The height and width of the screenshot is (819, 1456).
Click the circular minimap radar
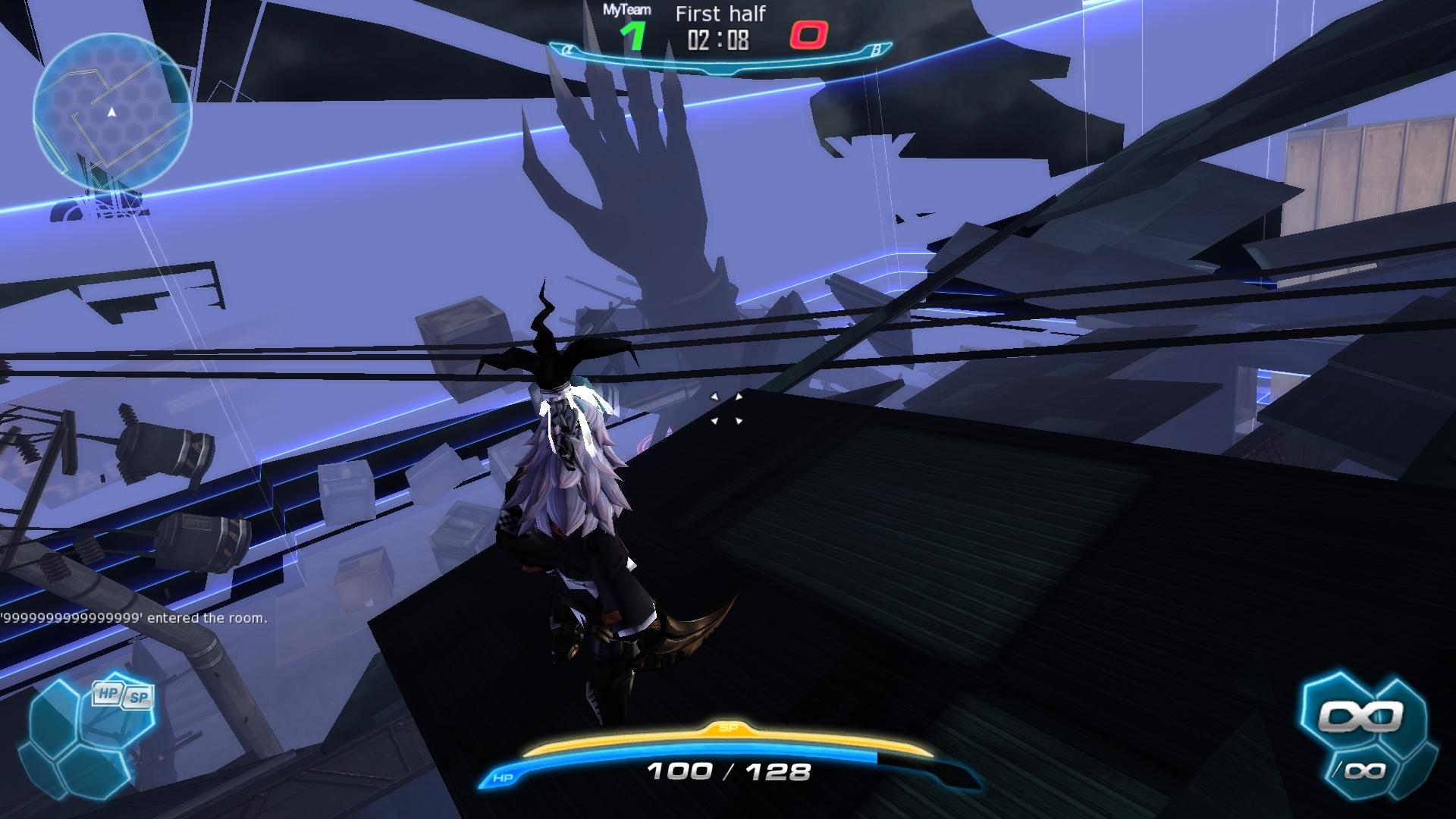112,112
